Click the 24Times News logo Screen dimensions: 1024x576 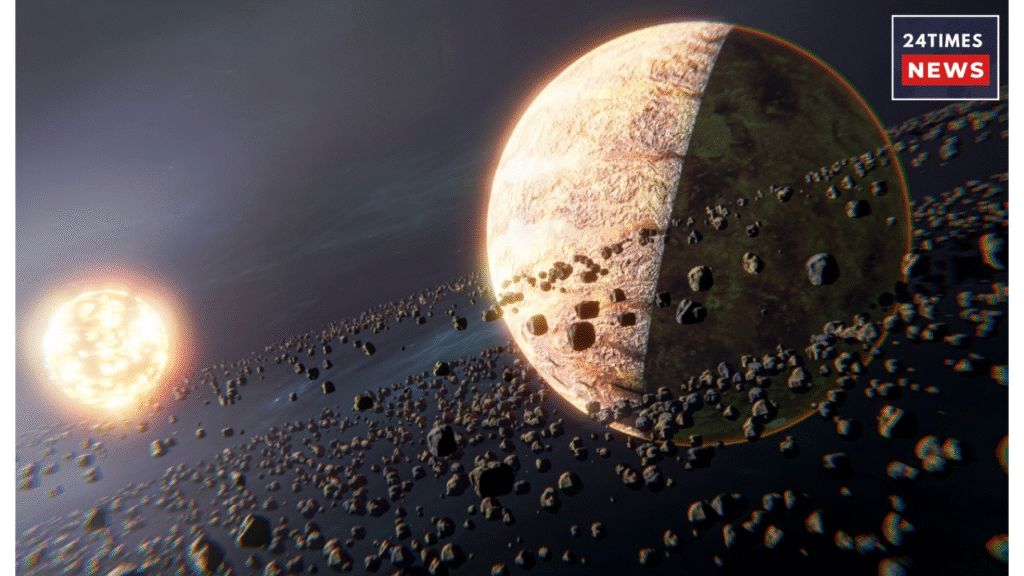(x=944, y=58)
